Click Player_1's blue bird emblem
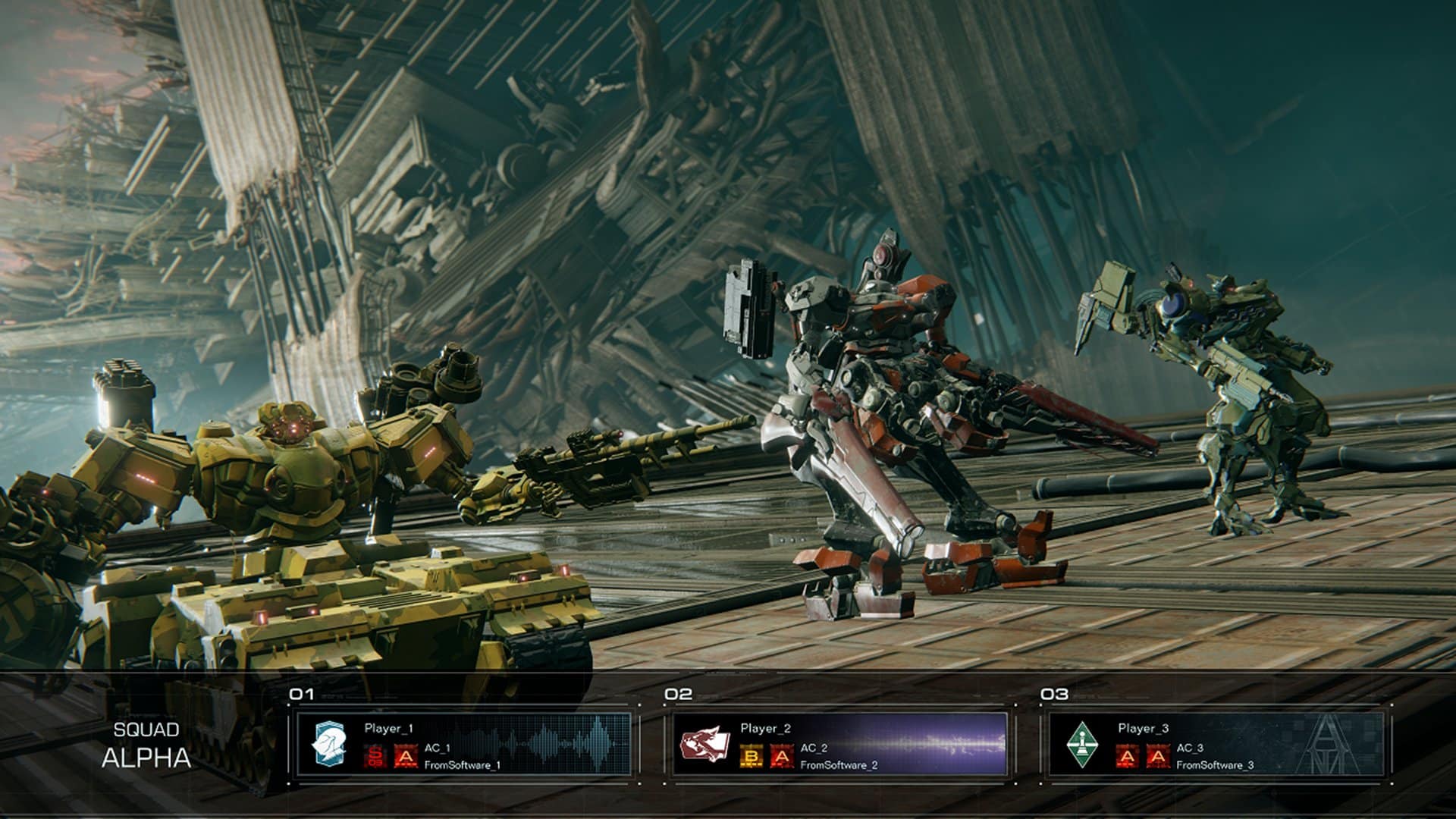Image resolution: width=1456 pixels, height=819 pixels. [330, 743]
